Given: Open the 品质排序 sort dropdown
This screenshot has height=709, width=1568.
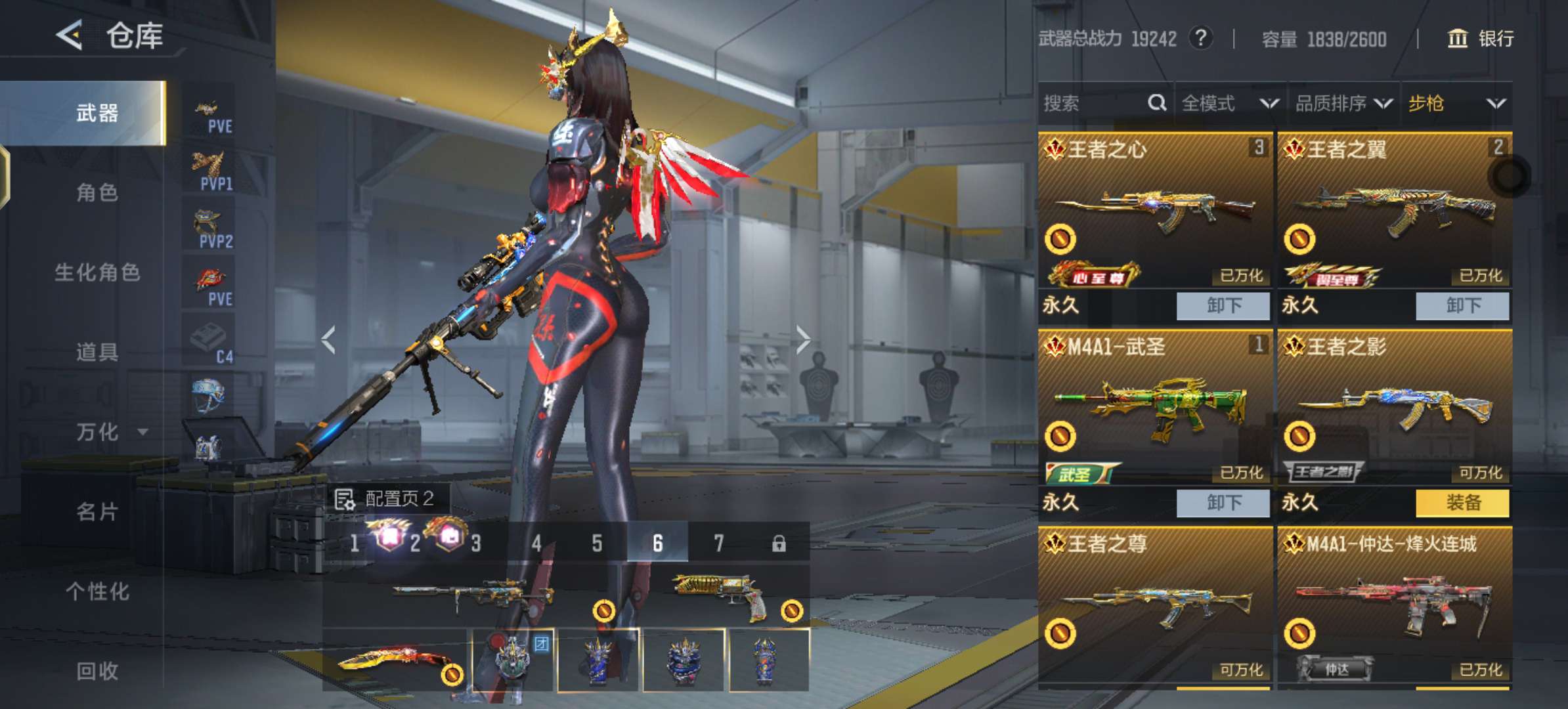Looking at the screenshot, I should click(x=1343, y=103).
